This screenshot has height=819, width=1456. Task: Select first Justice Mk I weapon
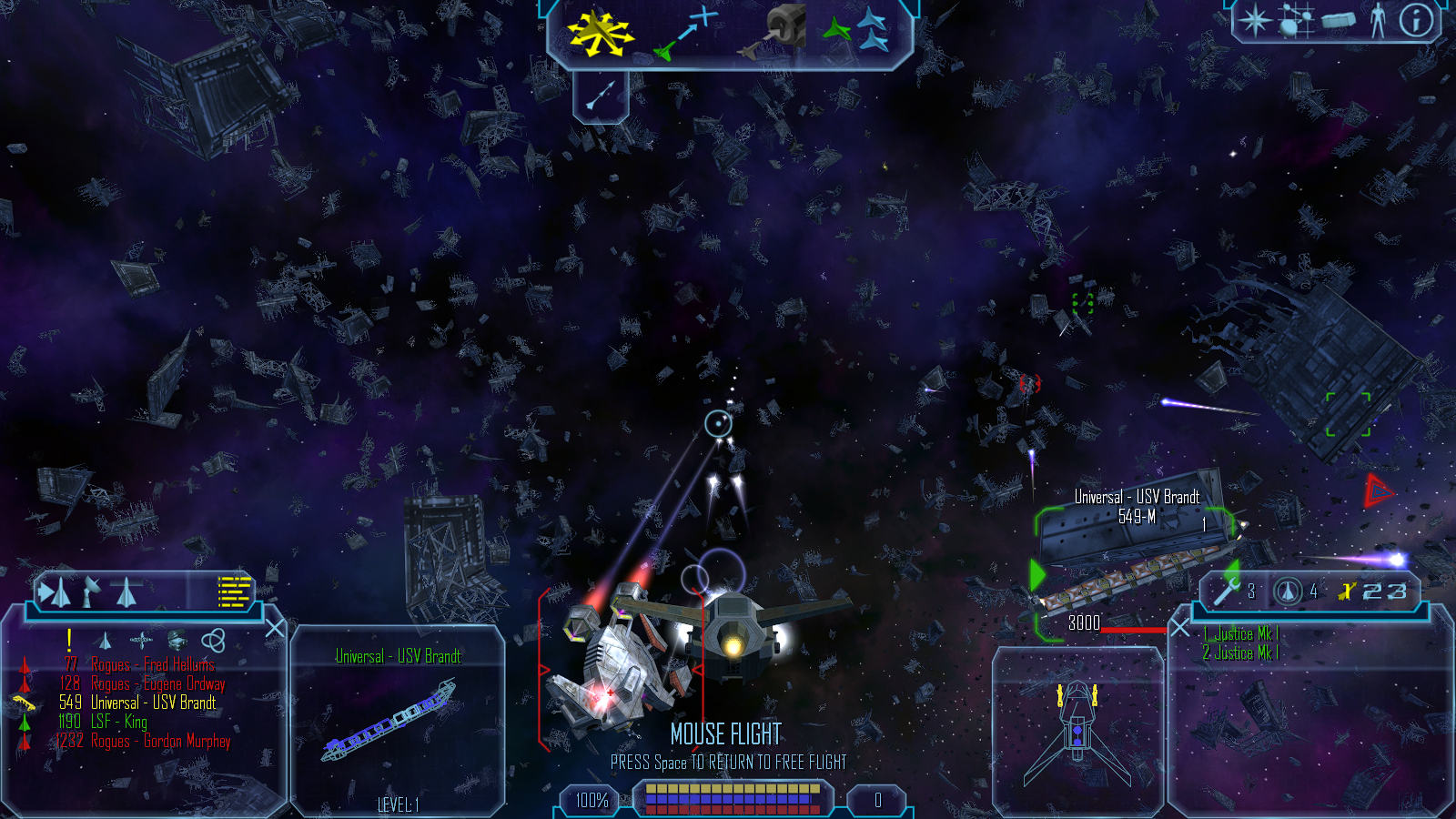(x=1240, y=633)
